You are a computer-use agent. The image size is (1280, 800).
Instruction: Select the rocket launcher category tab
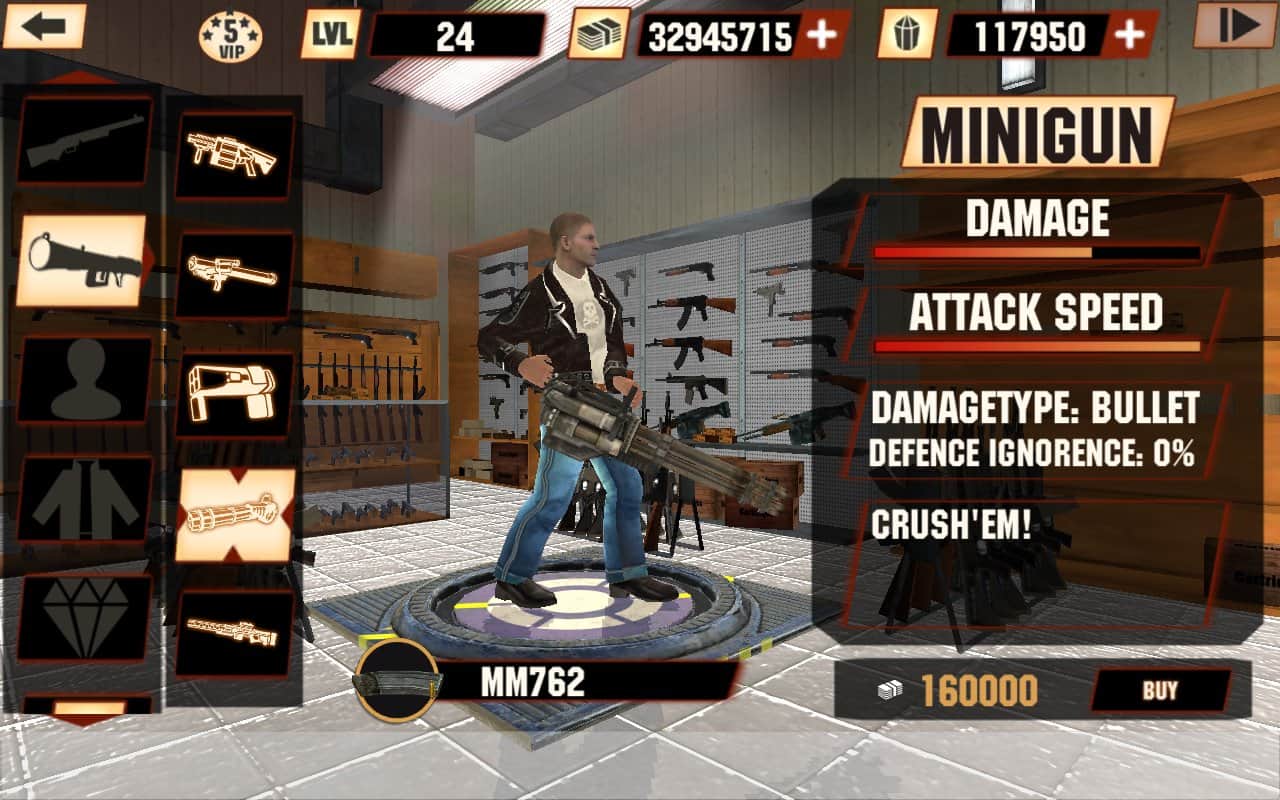(x=83, y=258)
